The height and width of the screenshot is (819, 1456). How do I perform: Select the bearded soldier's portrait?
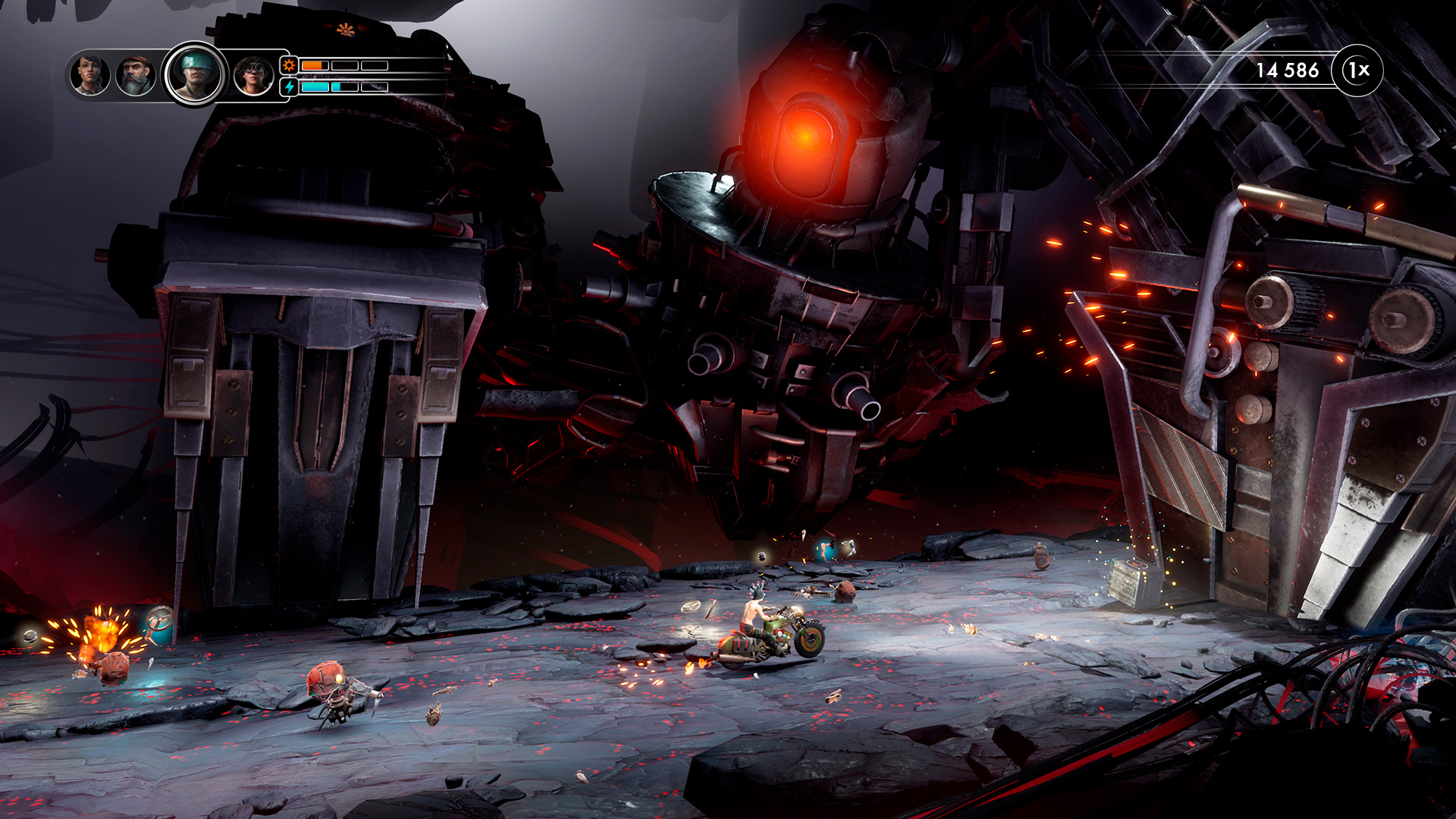[136, 74]
